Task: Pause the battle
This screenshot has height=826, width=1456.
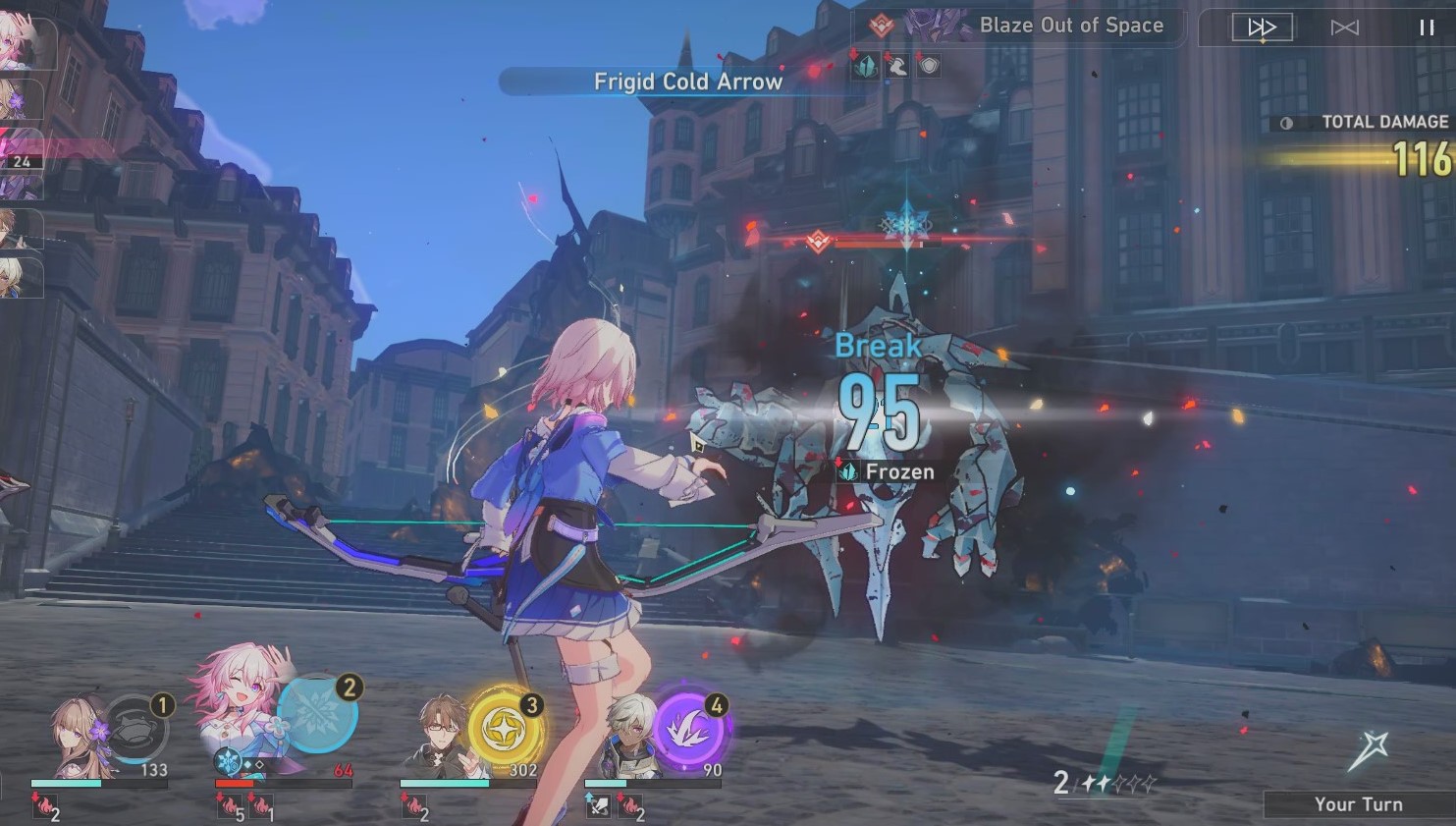Action: pos(1426,28)
